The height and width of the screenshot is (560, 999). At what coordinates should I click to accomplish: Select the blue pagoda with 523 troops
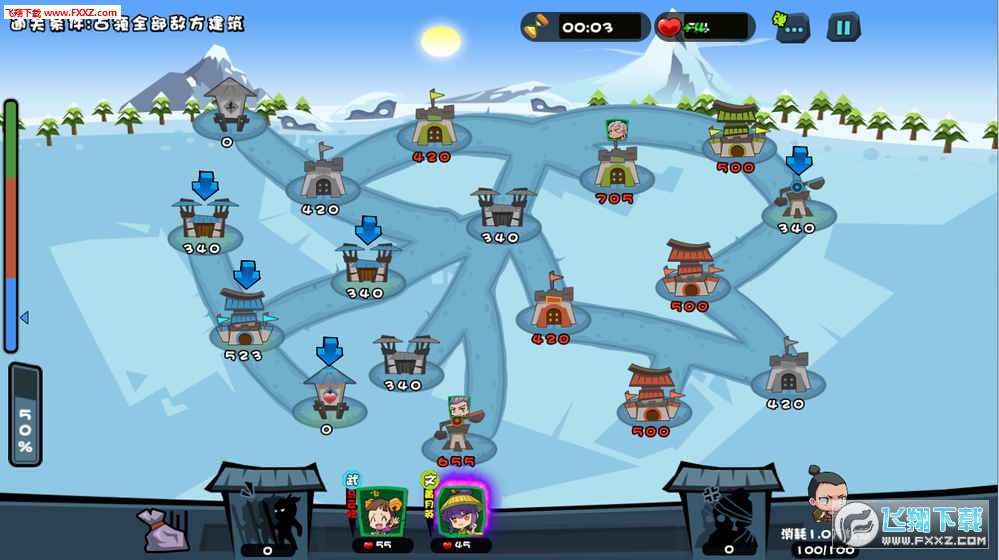[x=244, y=320]
